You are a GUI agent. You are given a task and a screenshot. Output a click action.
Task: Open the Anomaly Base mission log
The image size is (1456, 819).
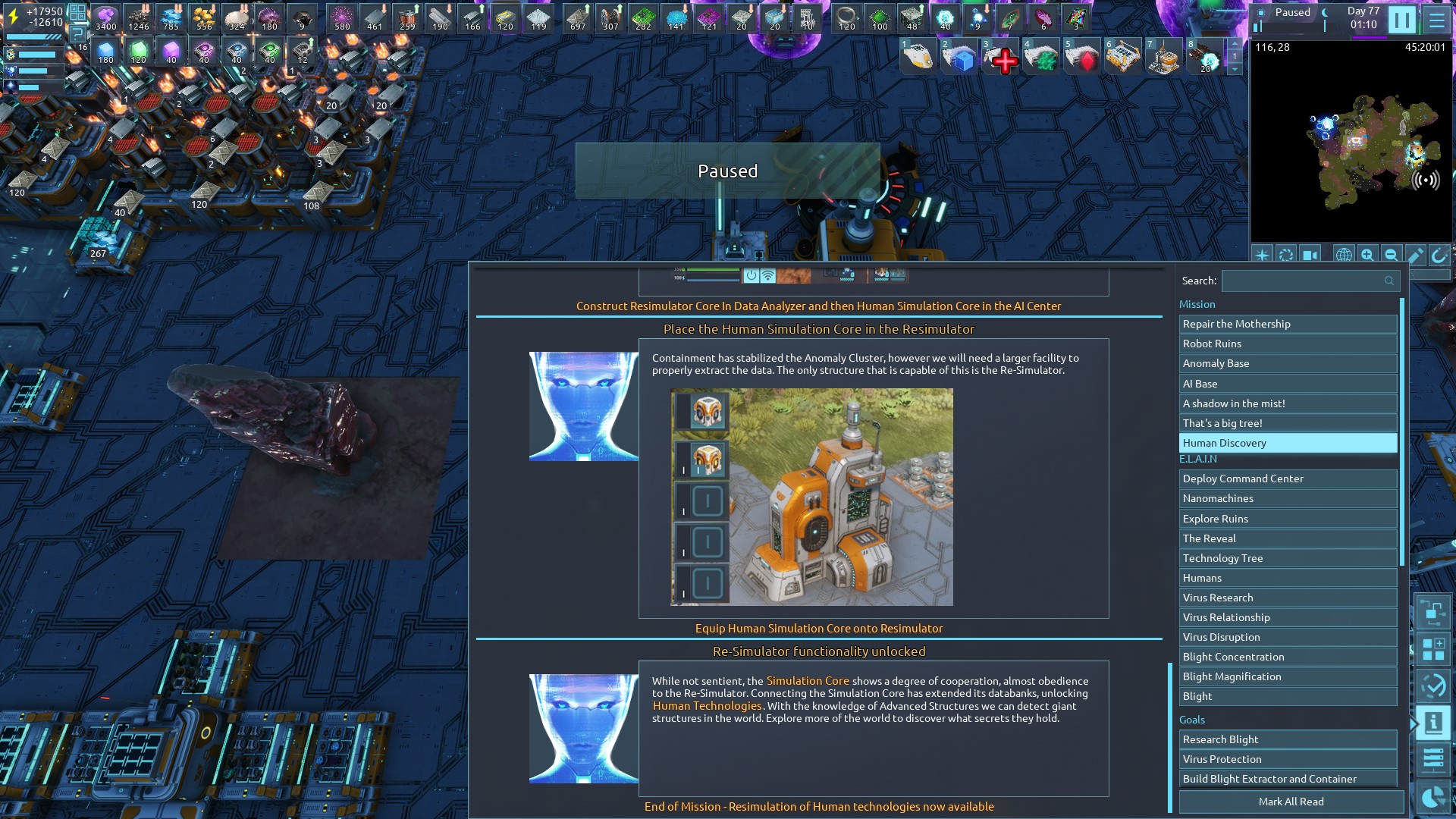[x=1288, y=363]
